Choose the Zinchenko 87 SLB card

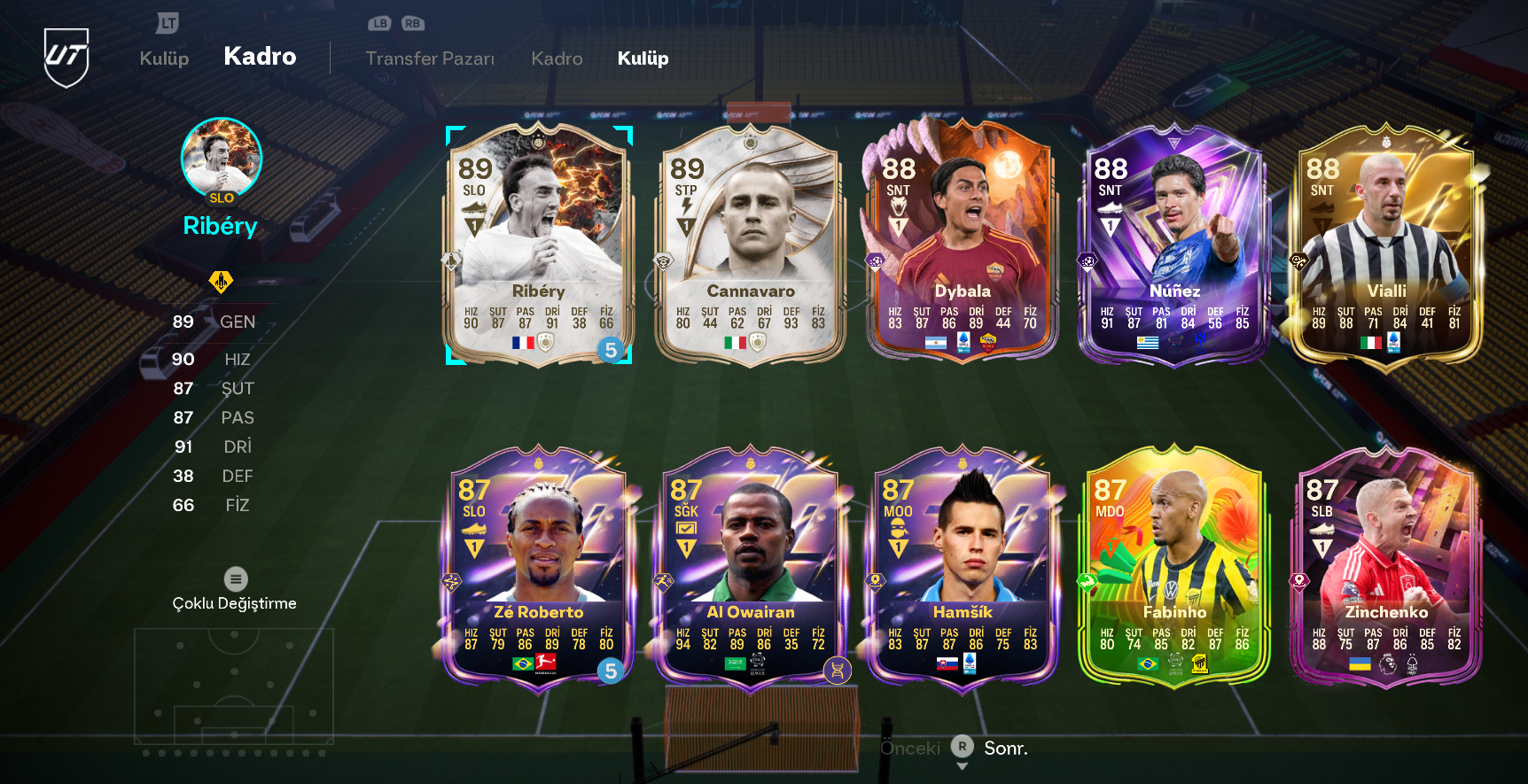[1385, 567]
